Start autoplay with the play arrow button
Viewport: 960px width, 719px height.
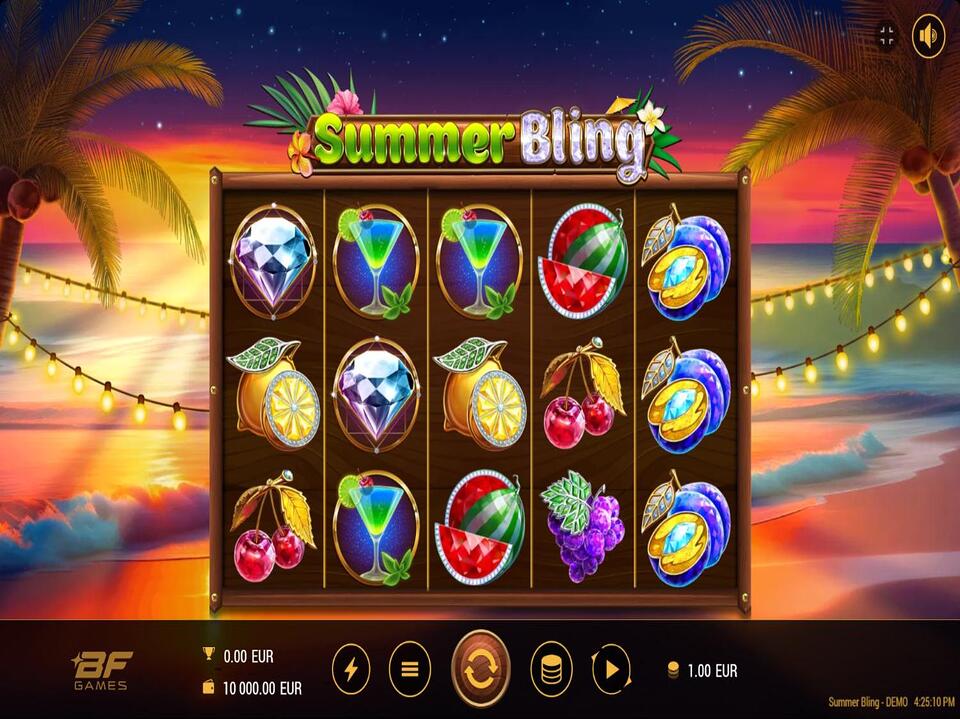pyautogui.click(x=611, y=669)
